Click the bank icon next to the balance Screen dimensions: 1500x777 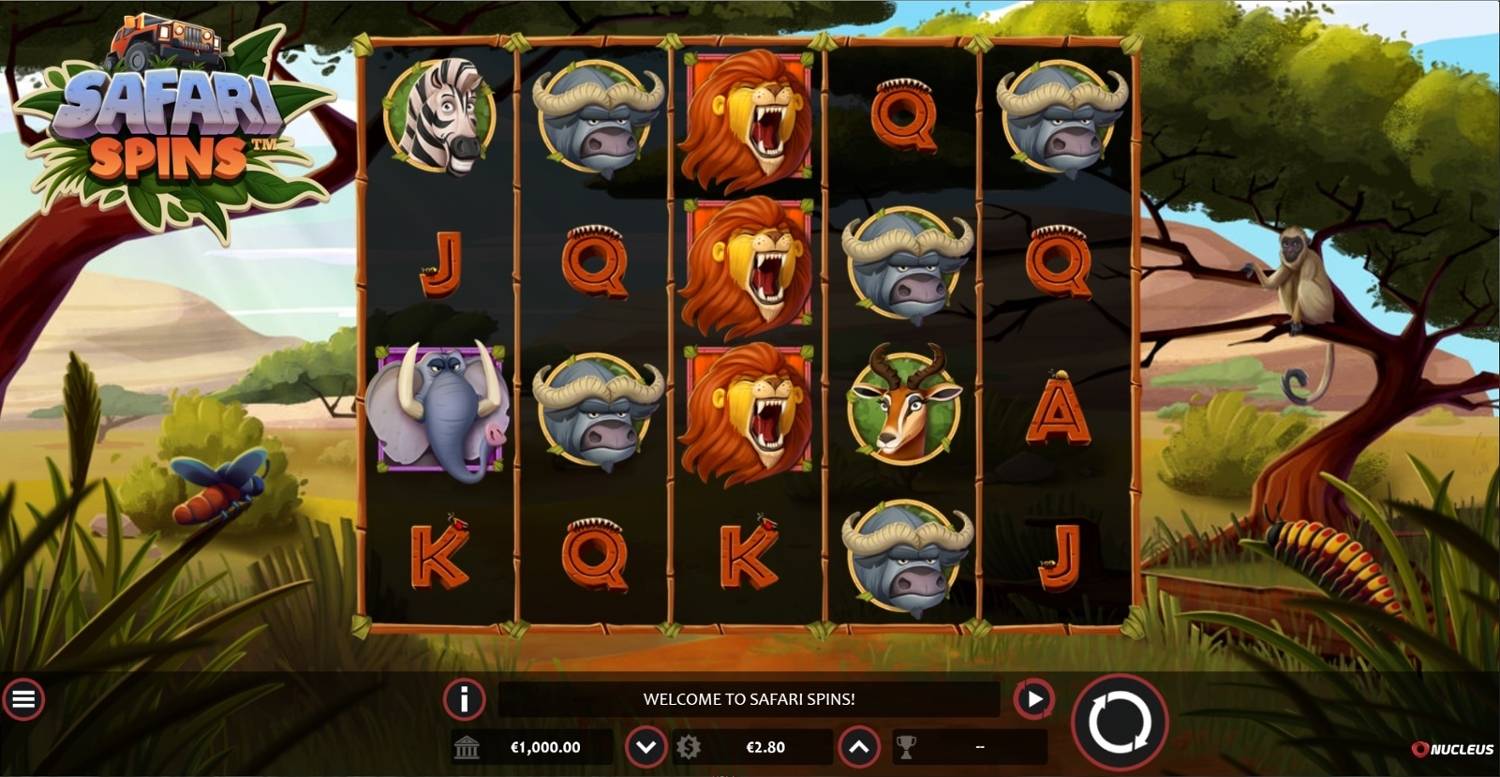point(467,746)
